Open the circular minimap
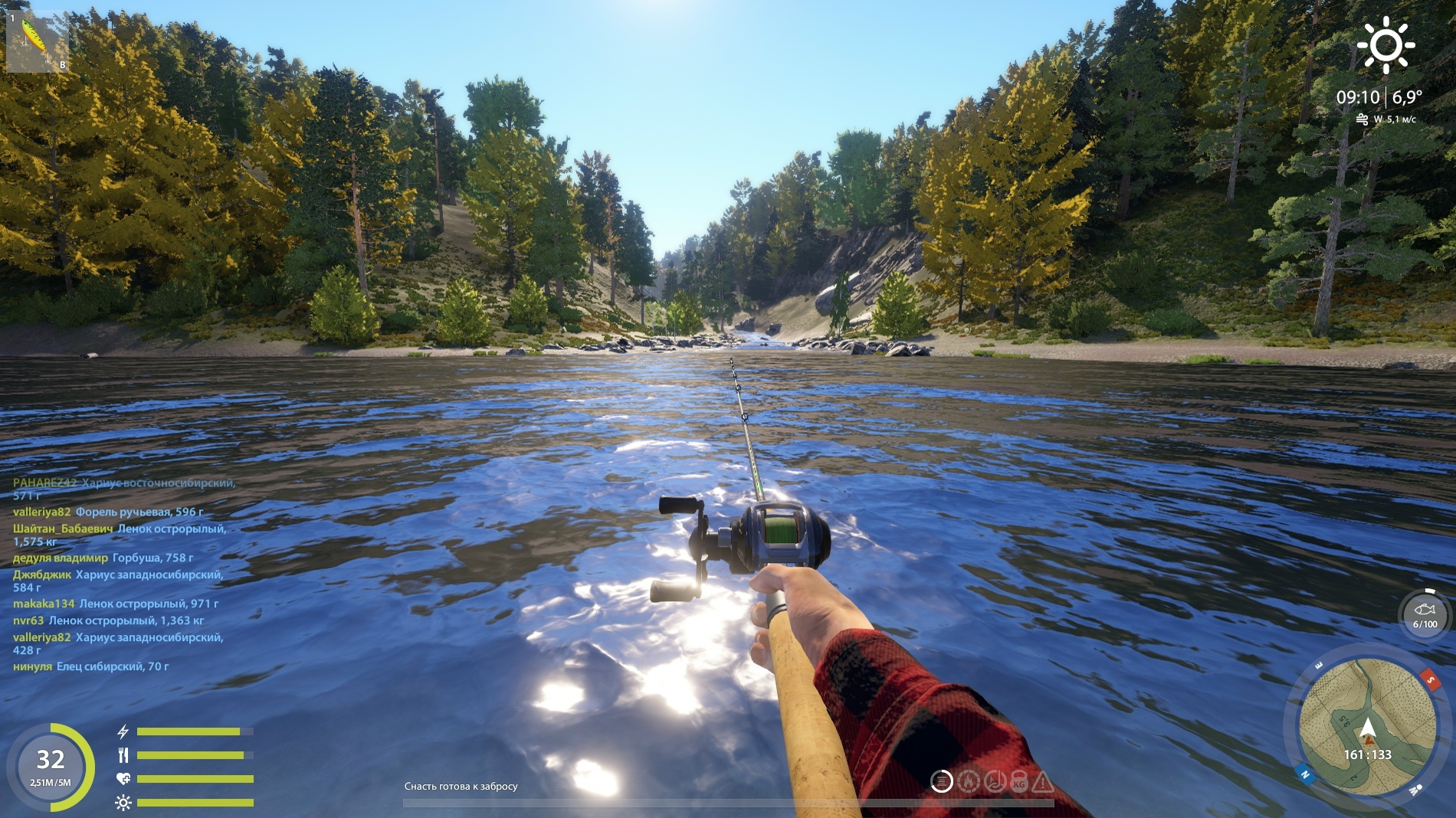This screenshot has height=818, width=1456. [1367, 726]
